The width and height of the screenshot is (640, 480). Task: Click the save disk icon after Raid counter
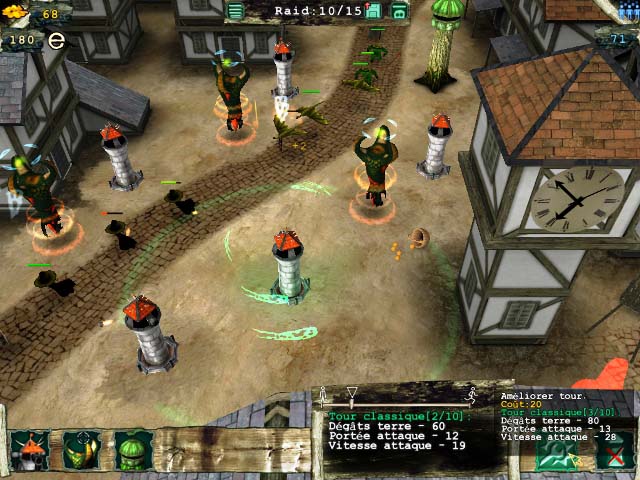point(374,11)
